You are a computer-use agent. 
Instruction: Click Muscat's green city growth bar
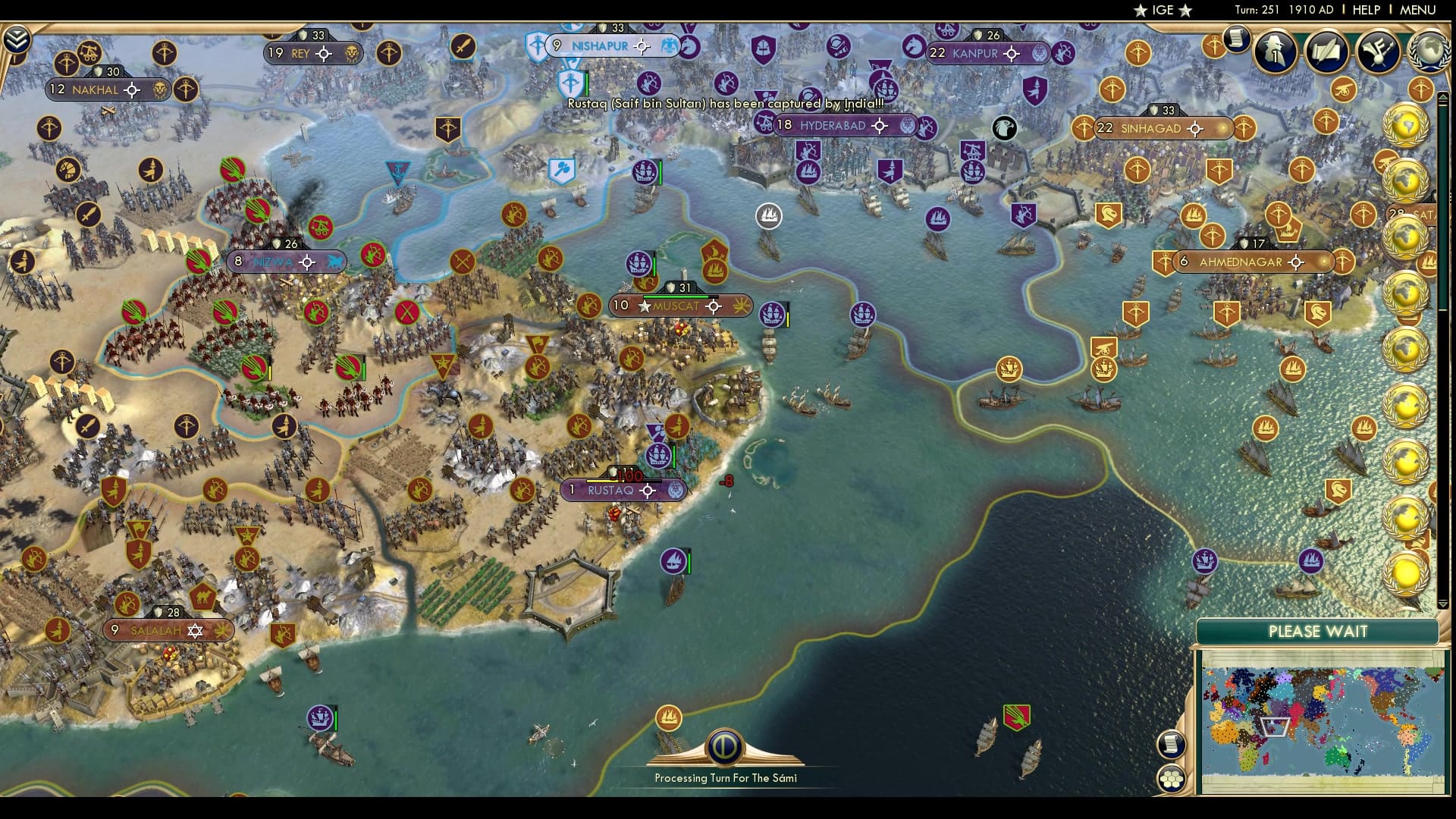tap(675, 296)
